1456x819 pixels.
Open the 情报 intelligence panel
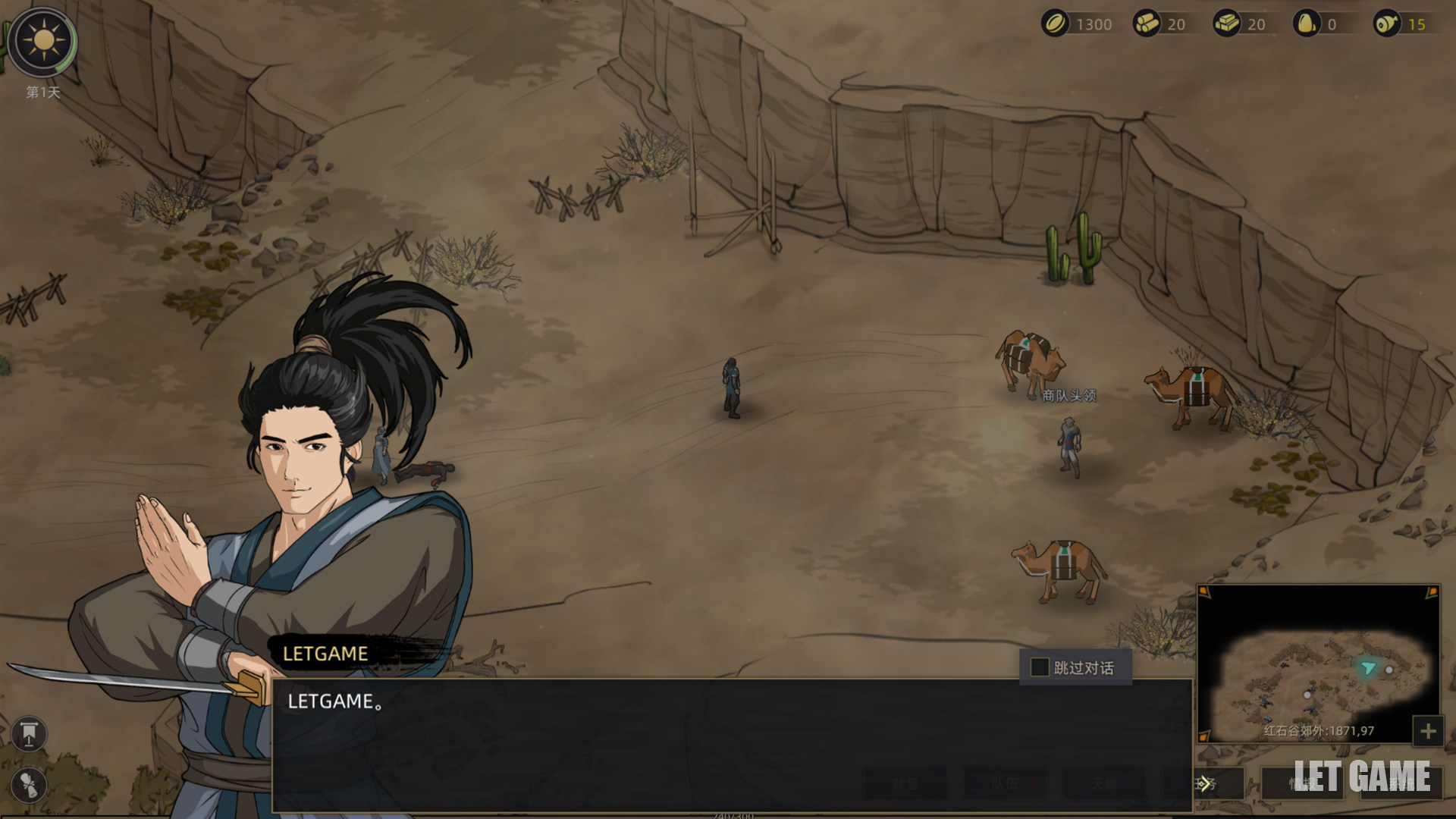coord(1302,783)
